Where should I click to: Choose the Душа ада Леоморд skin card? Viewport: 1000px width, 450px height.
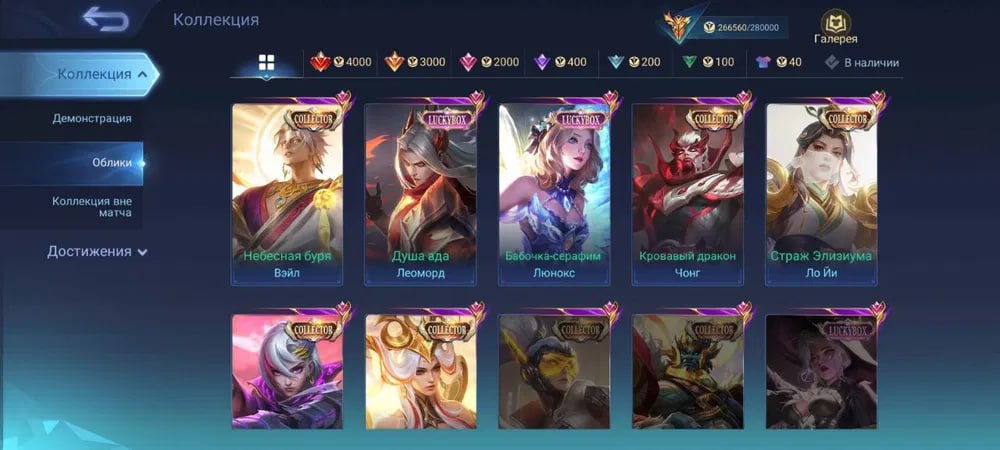point(420,194)
